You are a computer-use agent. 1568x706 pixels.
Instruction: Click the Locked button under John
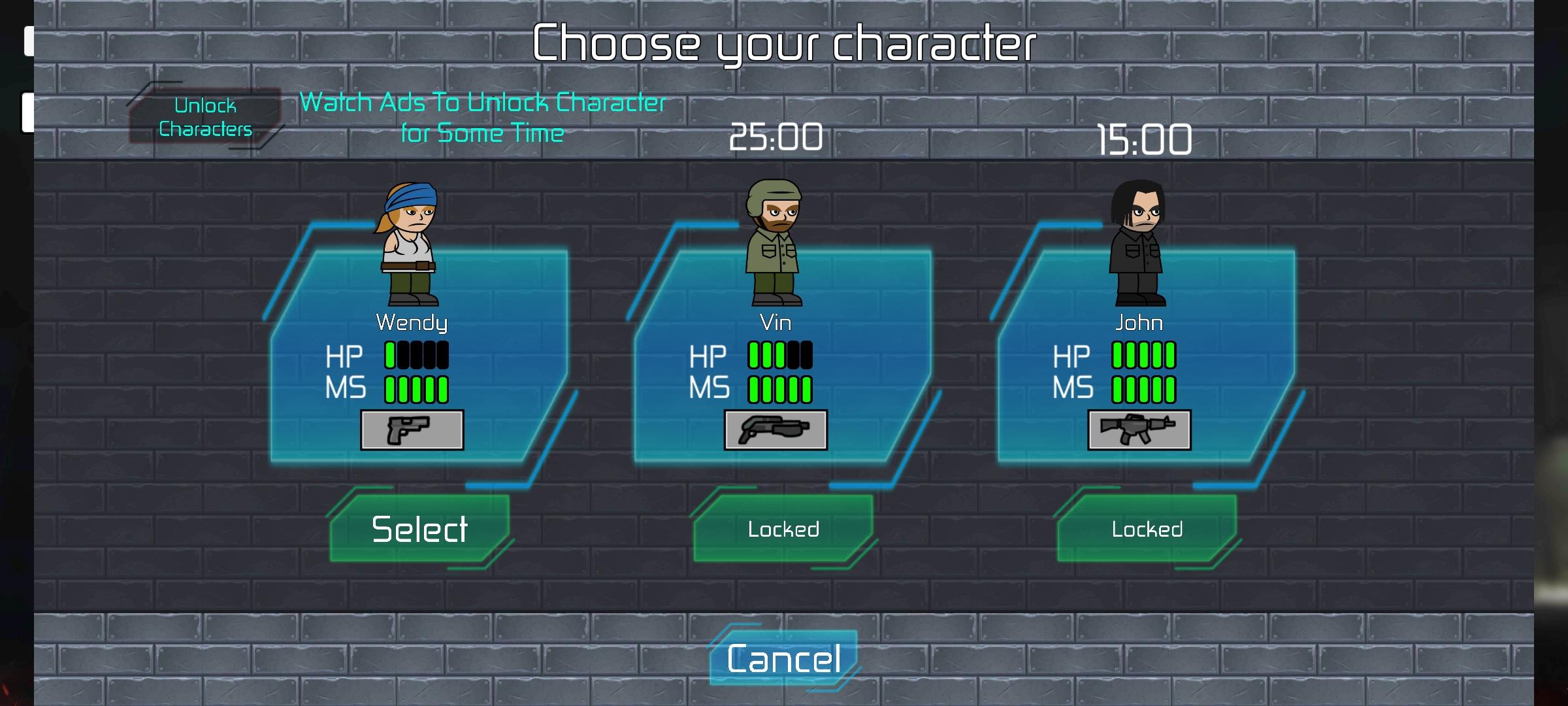[1147, 529]
